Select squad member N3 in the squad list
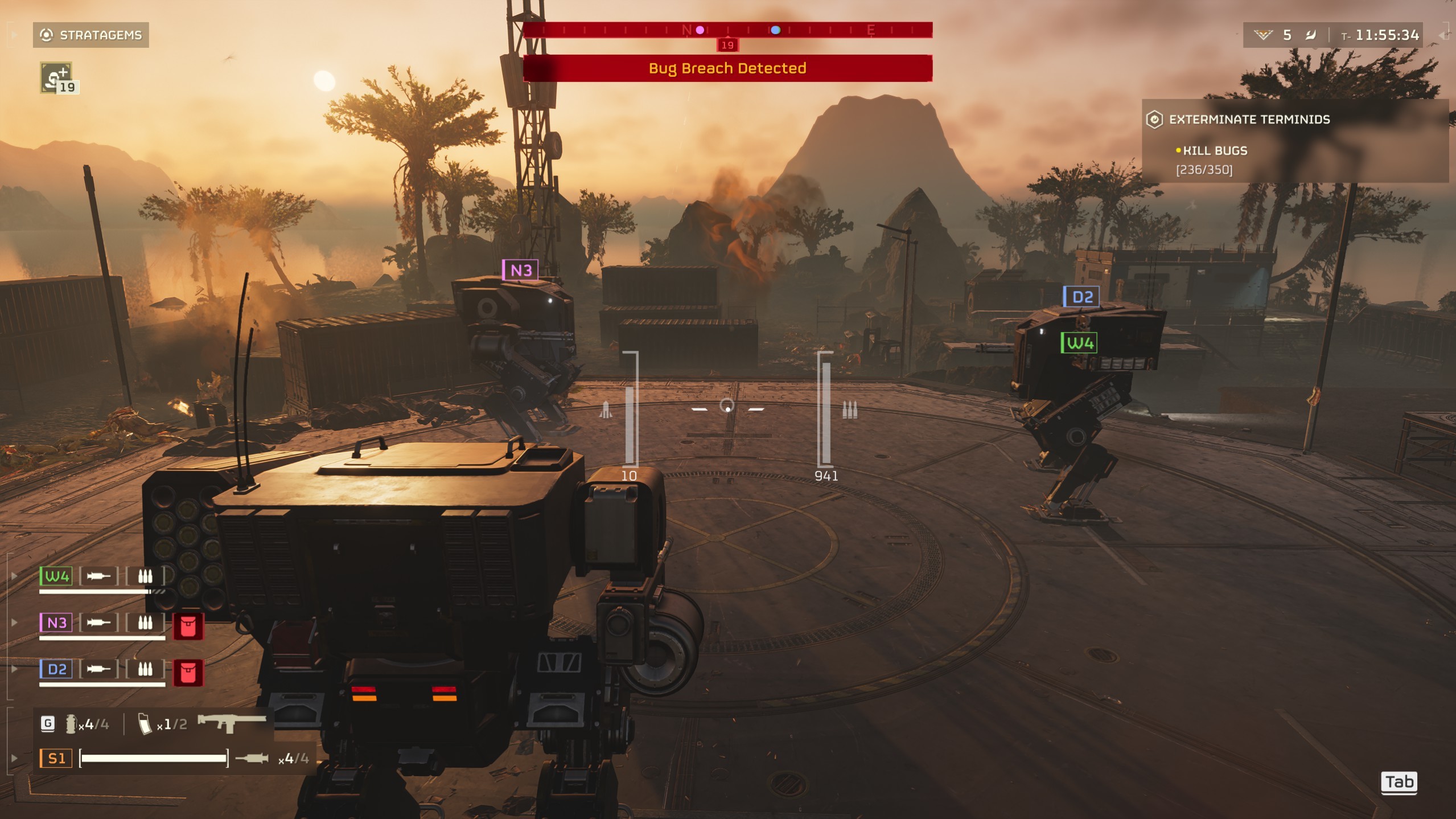Viewport: 1456px width, 819px height. [56, 623]
